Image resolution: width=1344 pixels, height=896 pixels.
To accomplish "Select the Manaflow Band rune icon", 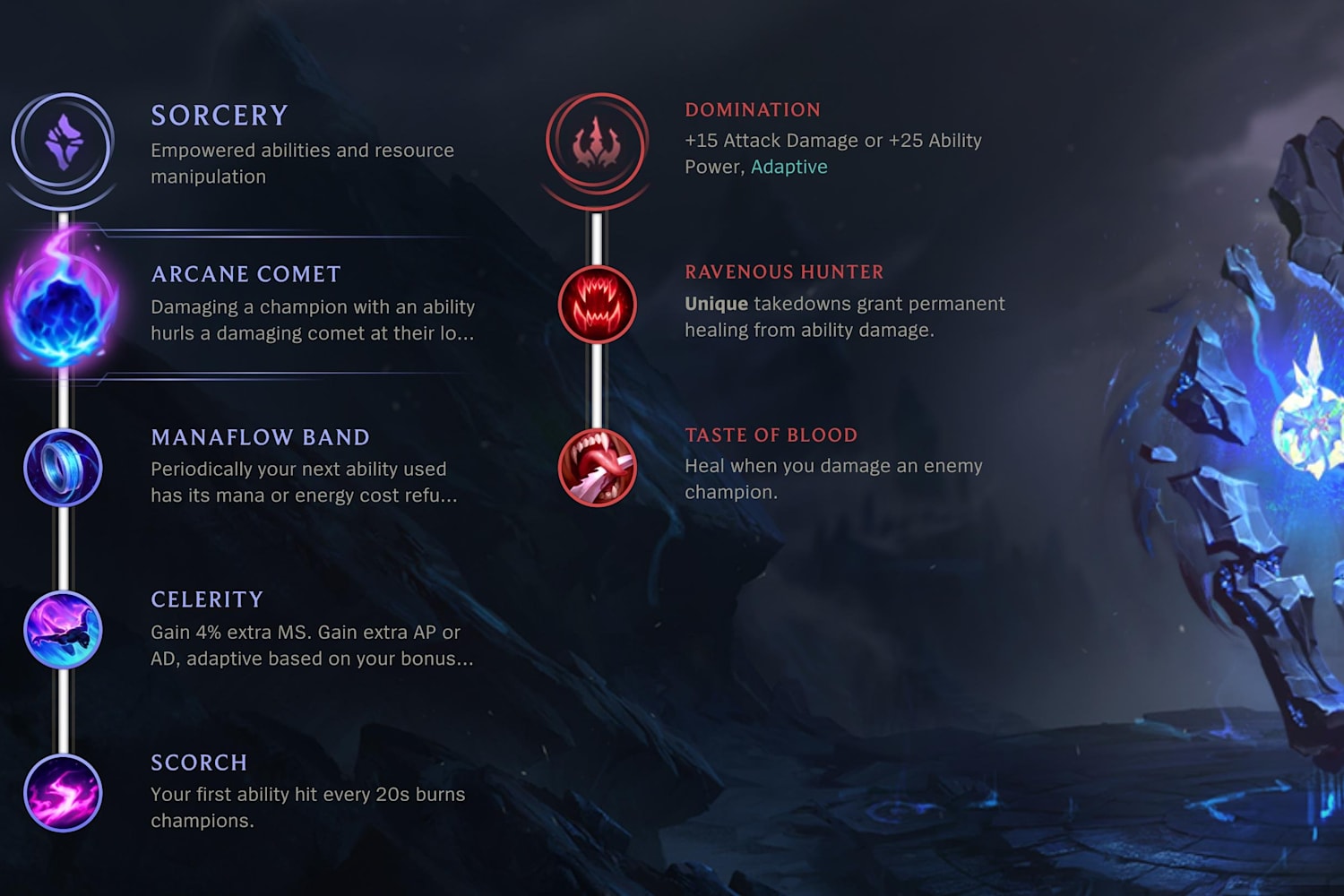I will pyautogui.click(x=63, y=468).
